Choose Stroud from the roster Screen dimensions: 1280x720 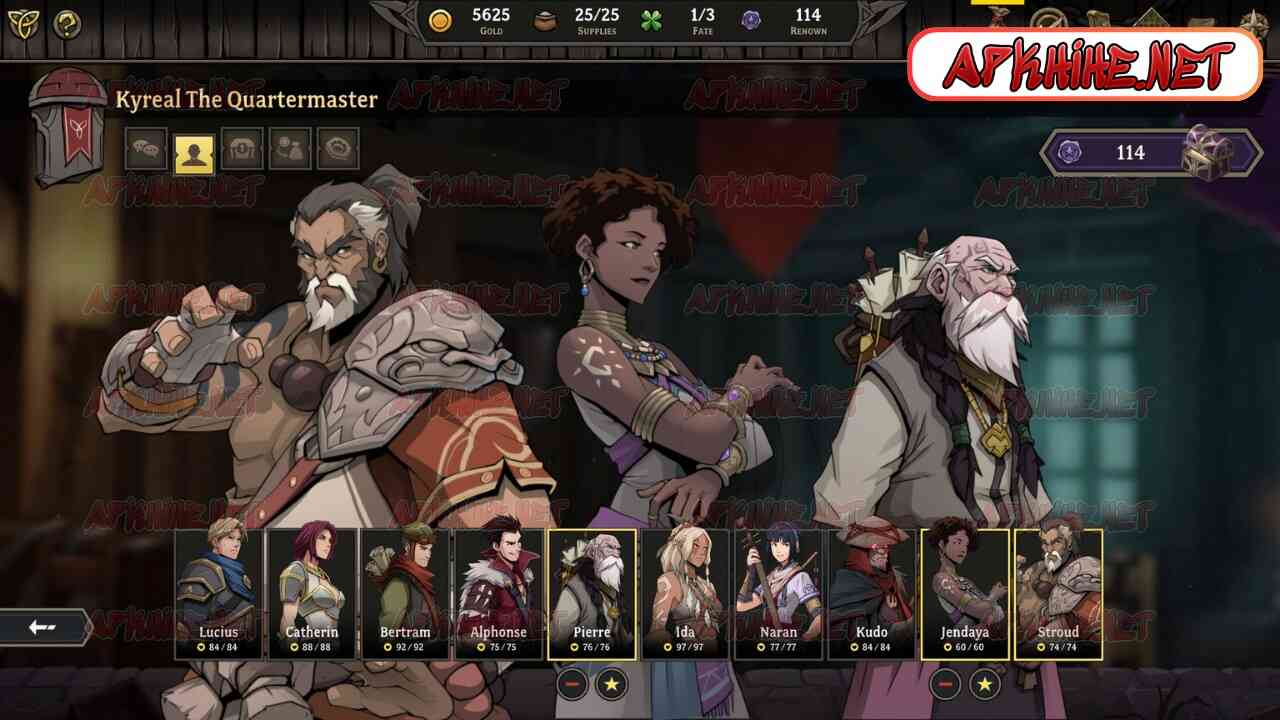pos(1058,593)
